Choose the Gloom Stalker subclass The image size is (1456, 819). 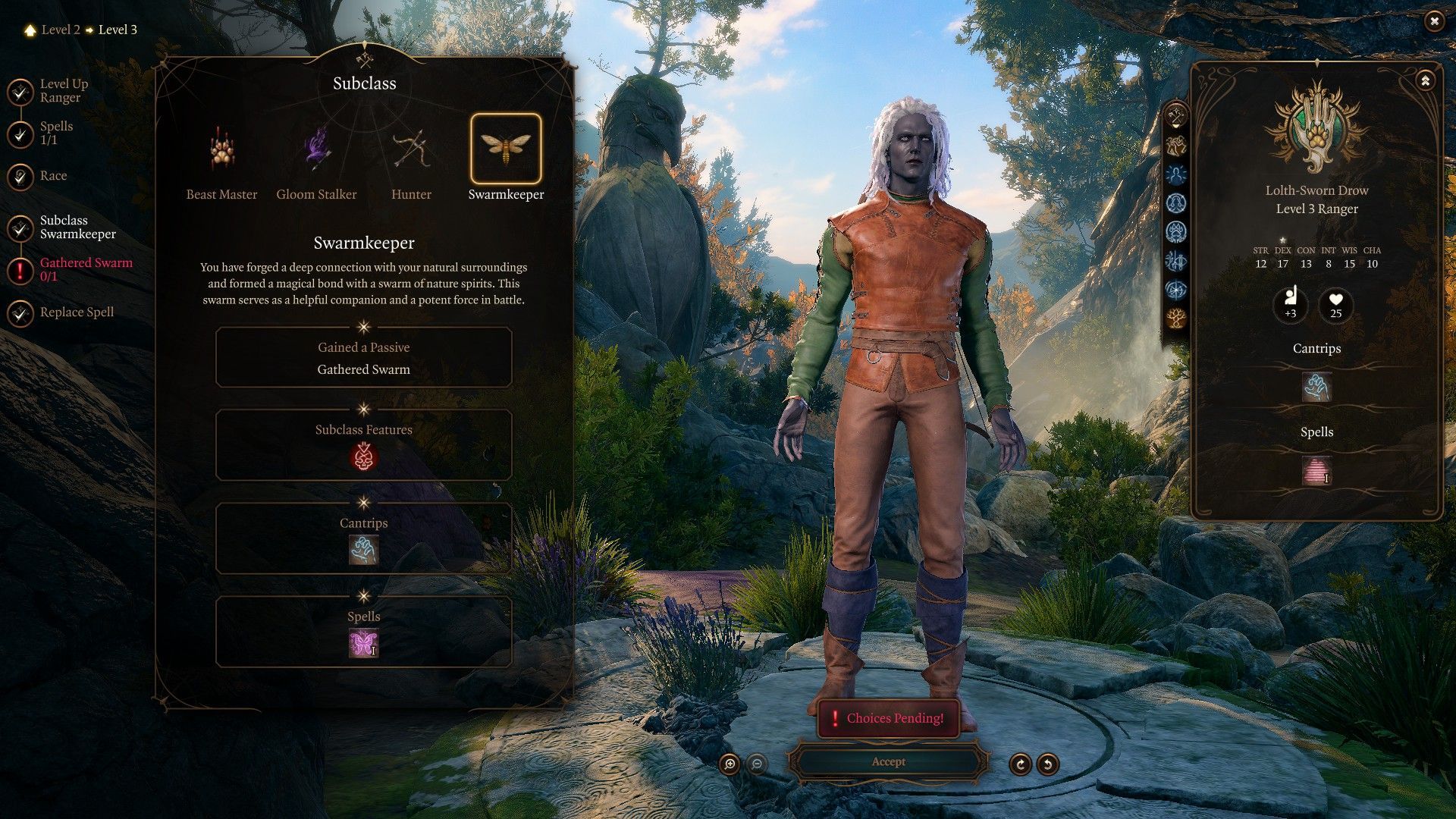tap(316, 150)
